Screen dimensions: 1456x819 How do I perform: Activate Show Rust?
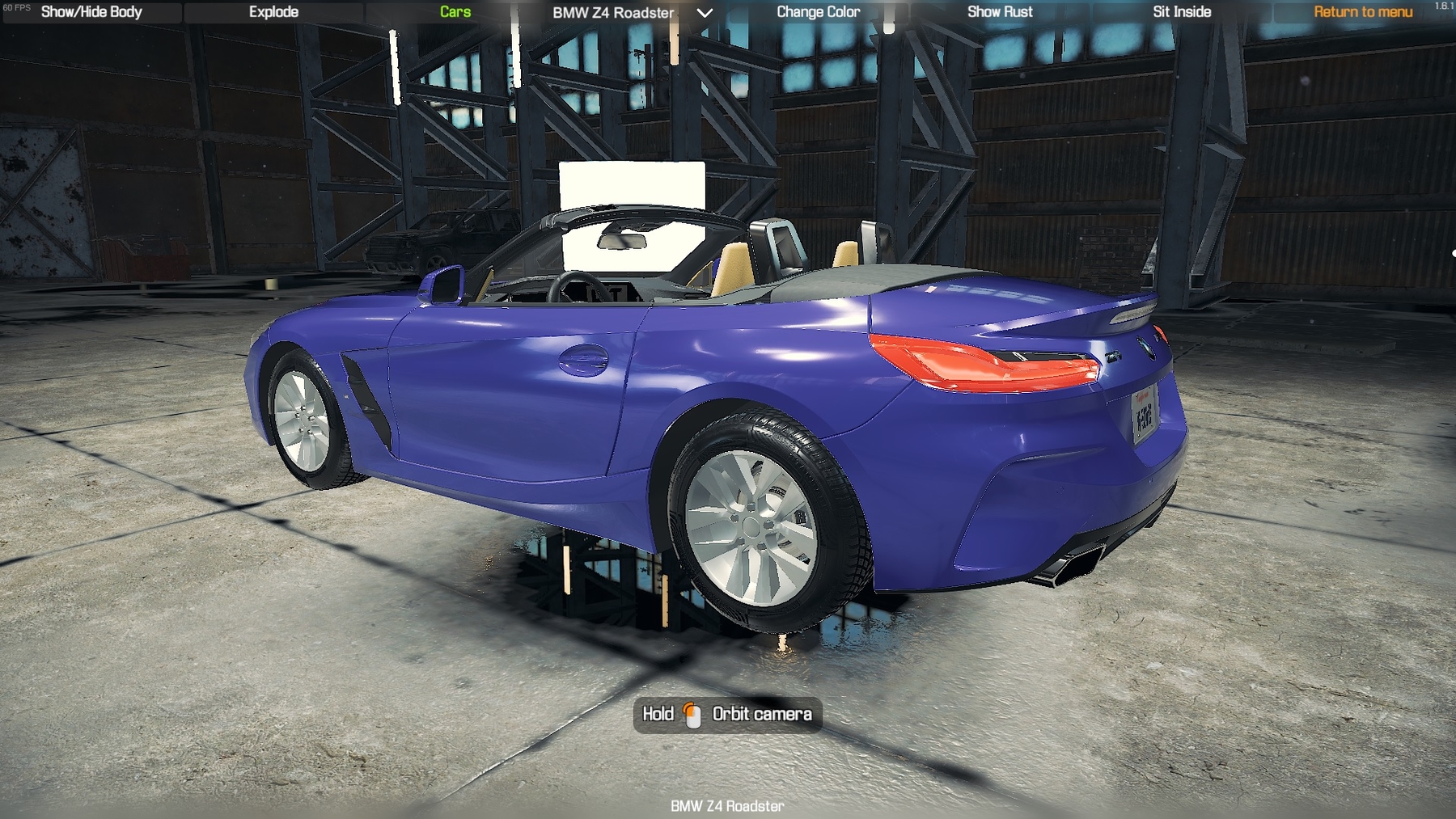1000,12
